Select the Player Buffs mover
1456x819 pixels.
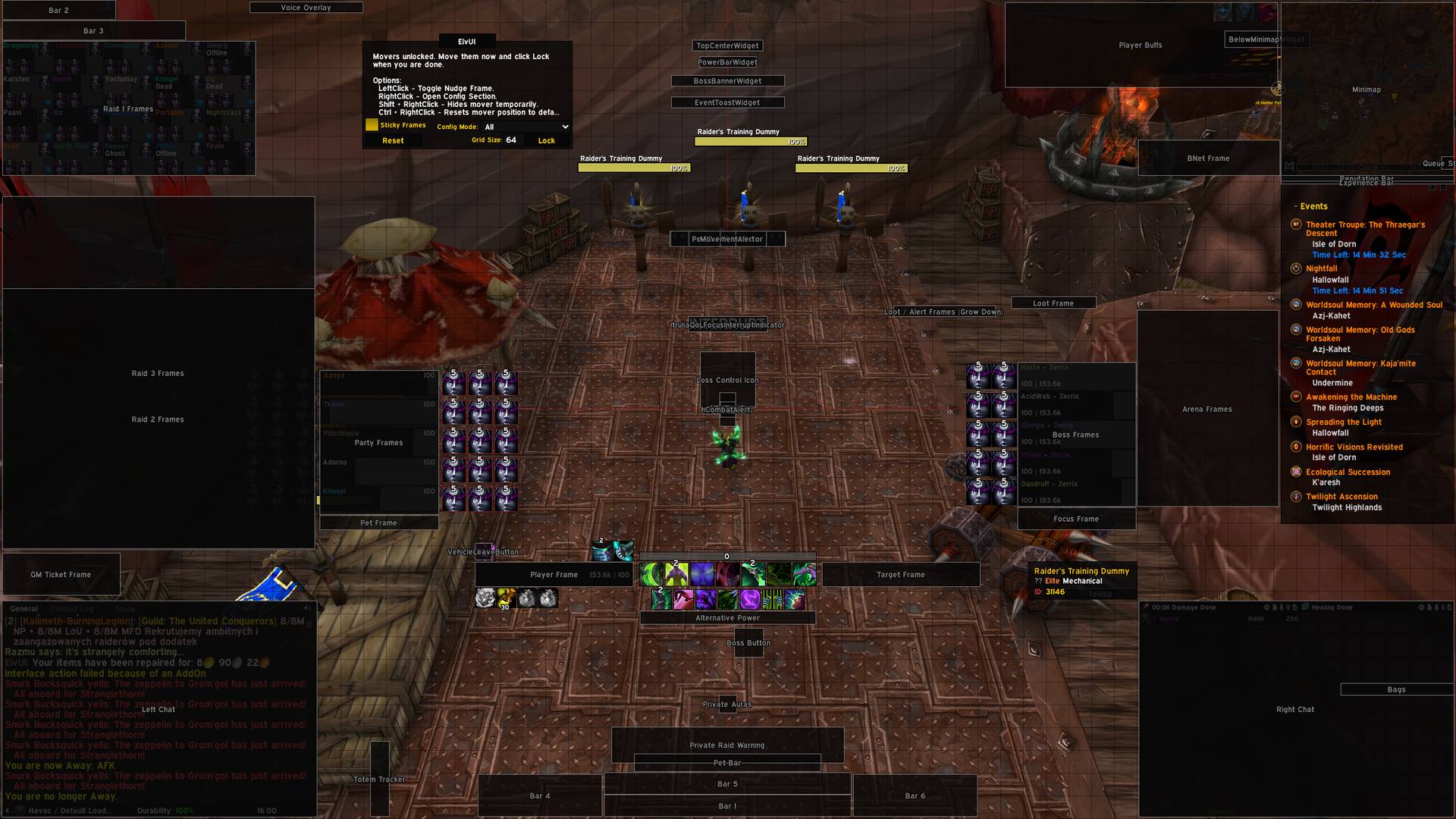click(1140, 45)
